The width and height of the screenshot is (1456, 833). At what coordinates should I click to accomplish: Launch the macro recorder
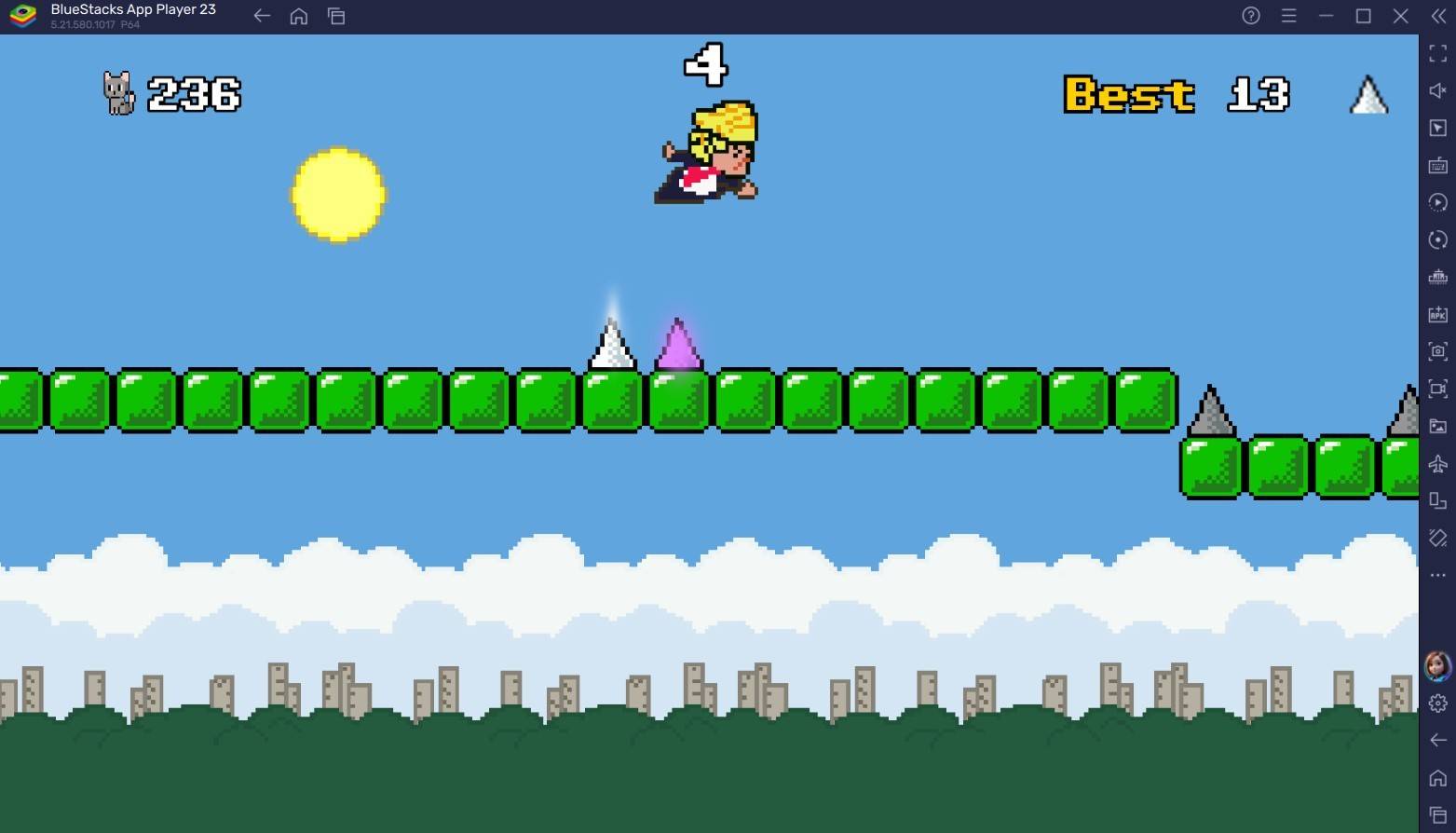pyautogui.click(x=1437, y=202)
